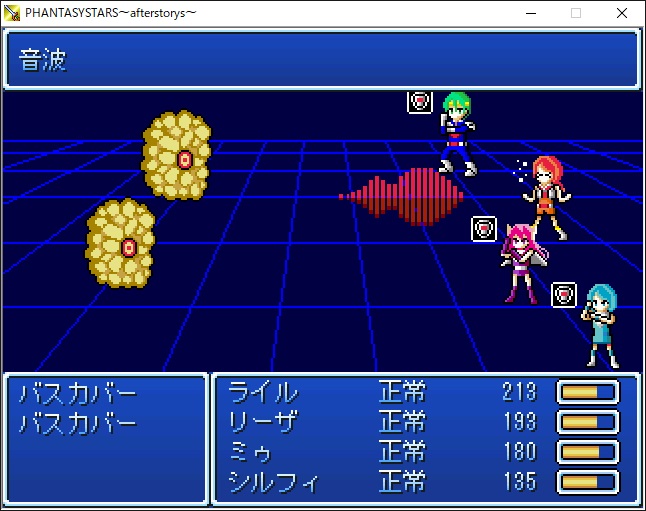The height and width of the screenshot is (511, 646).
Task: Select シルフィ in the status window
Action: pyautogui.click(x=273, y=482)
